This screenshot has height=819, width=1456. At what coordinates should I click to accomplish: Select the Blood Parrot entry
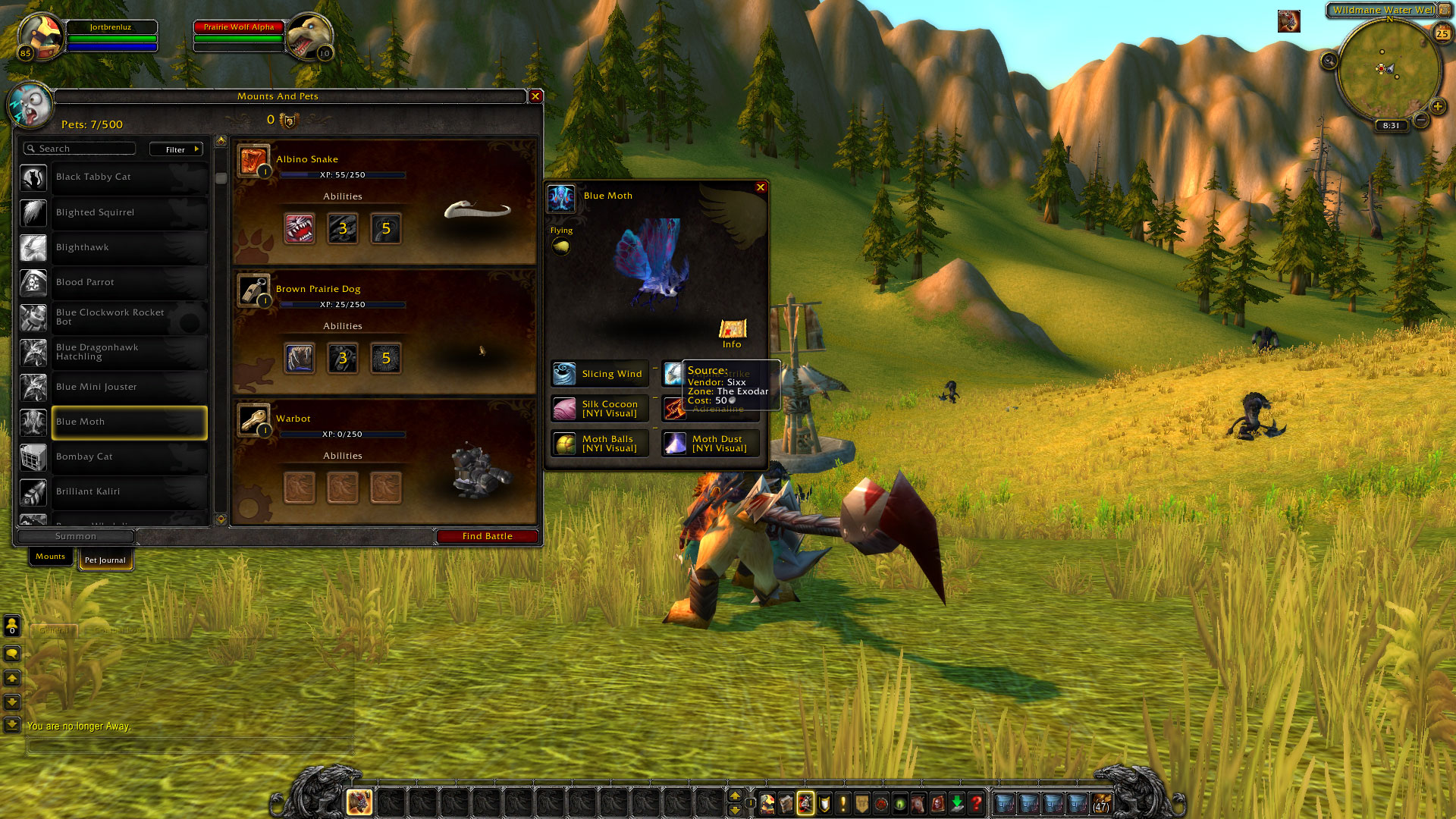129,282
